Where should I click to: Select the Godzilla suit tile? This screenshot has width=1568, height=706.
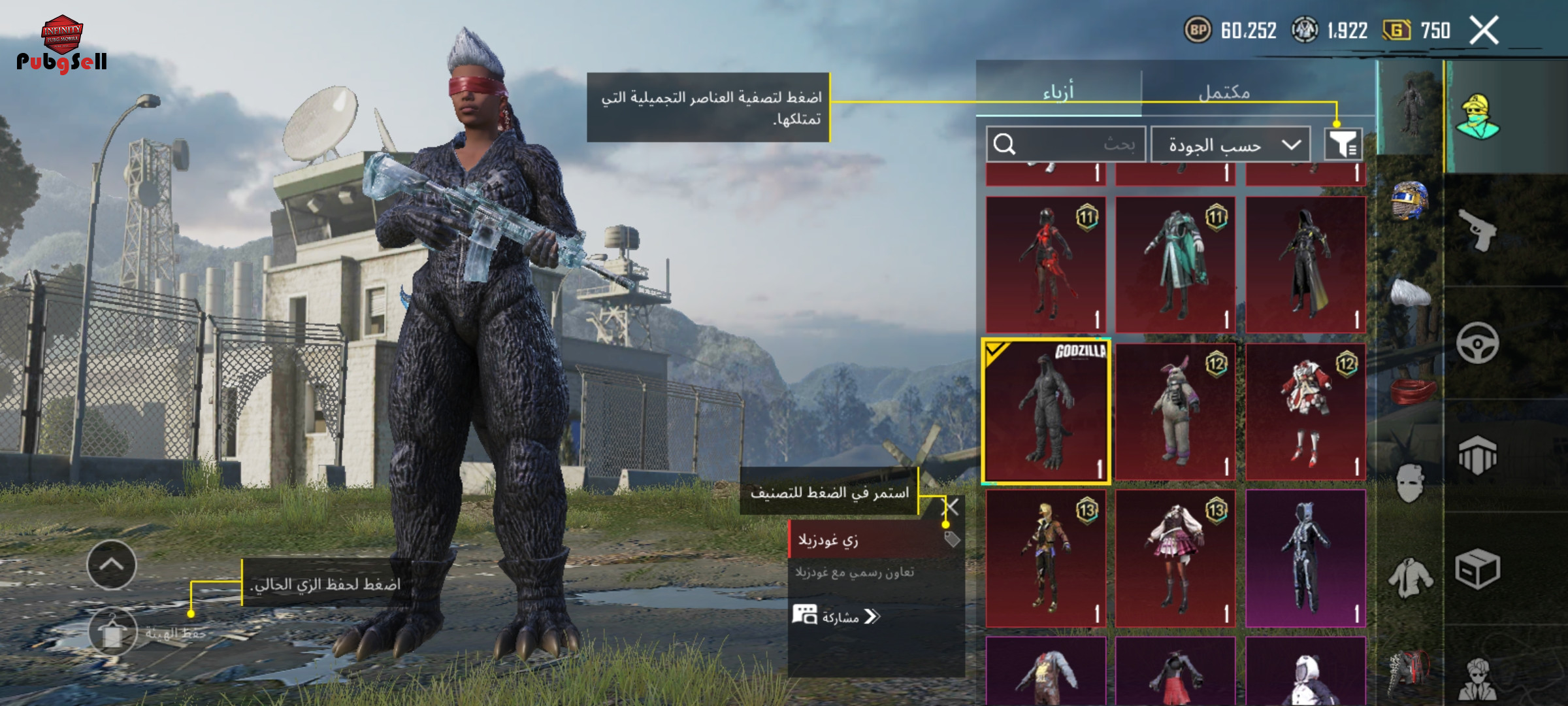coord(1046,412)
